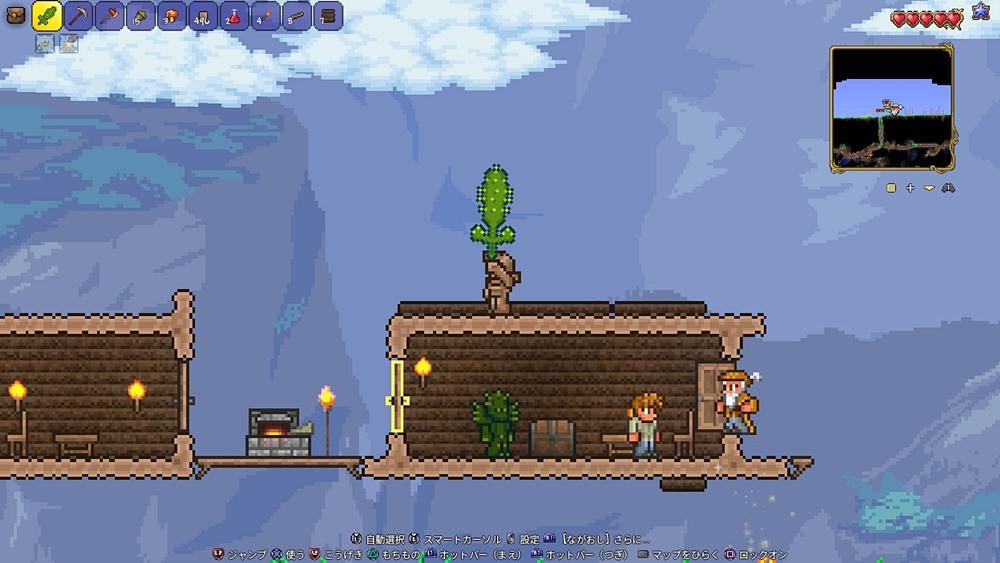
Task: Choose the torch hotbar slot
Action: tap(265, 16)
